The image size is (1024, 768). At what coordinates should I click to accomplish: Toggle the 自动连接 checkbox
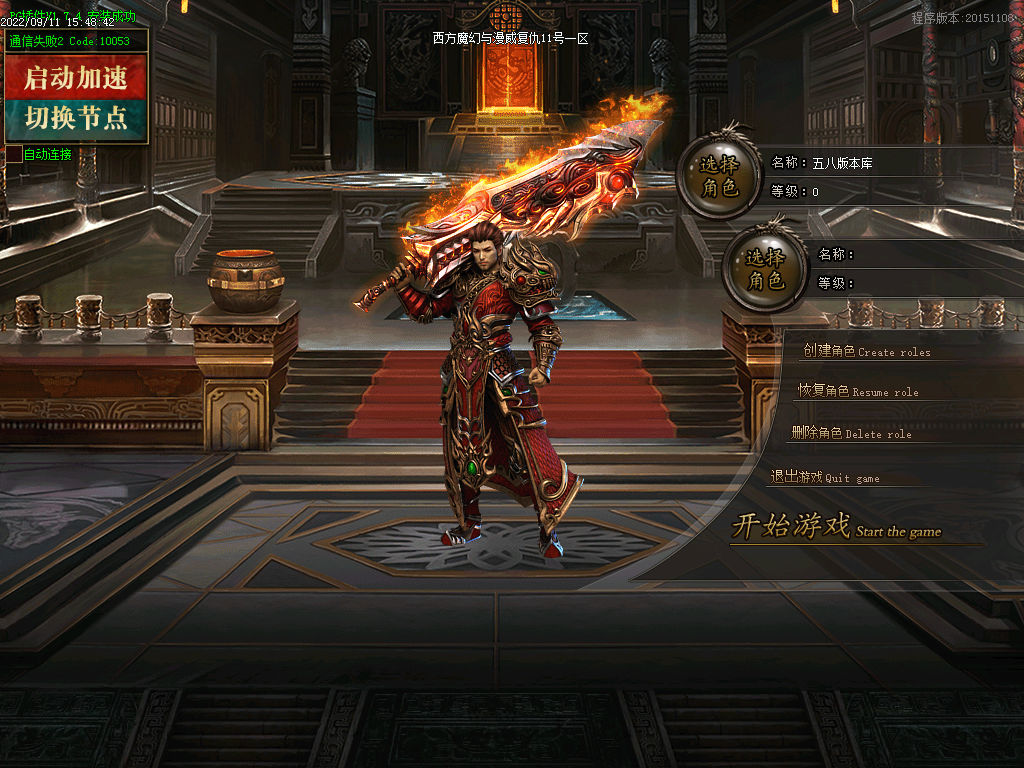tap(14, 154)
